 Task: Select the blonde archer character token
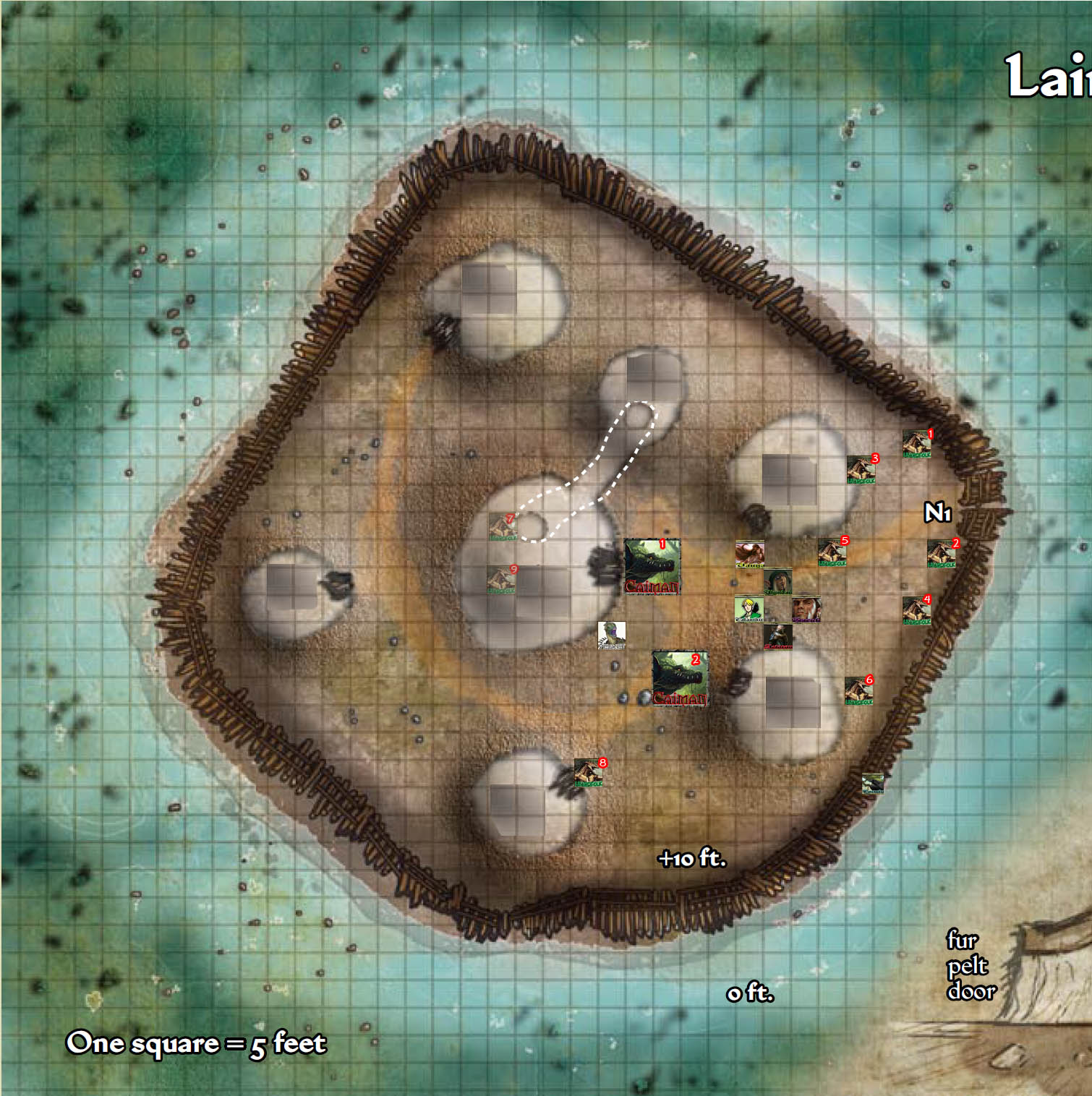[748, 609]
